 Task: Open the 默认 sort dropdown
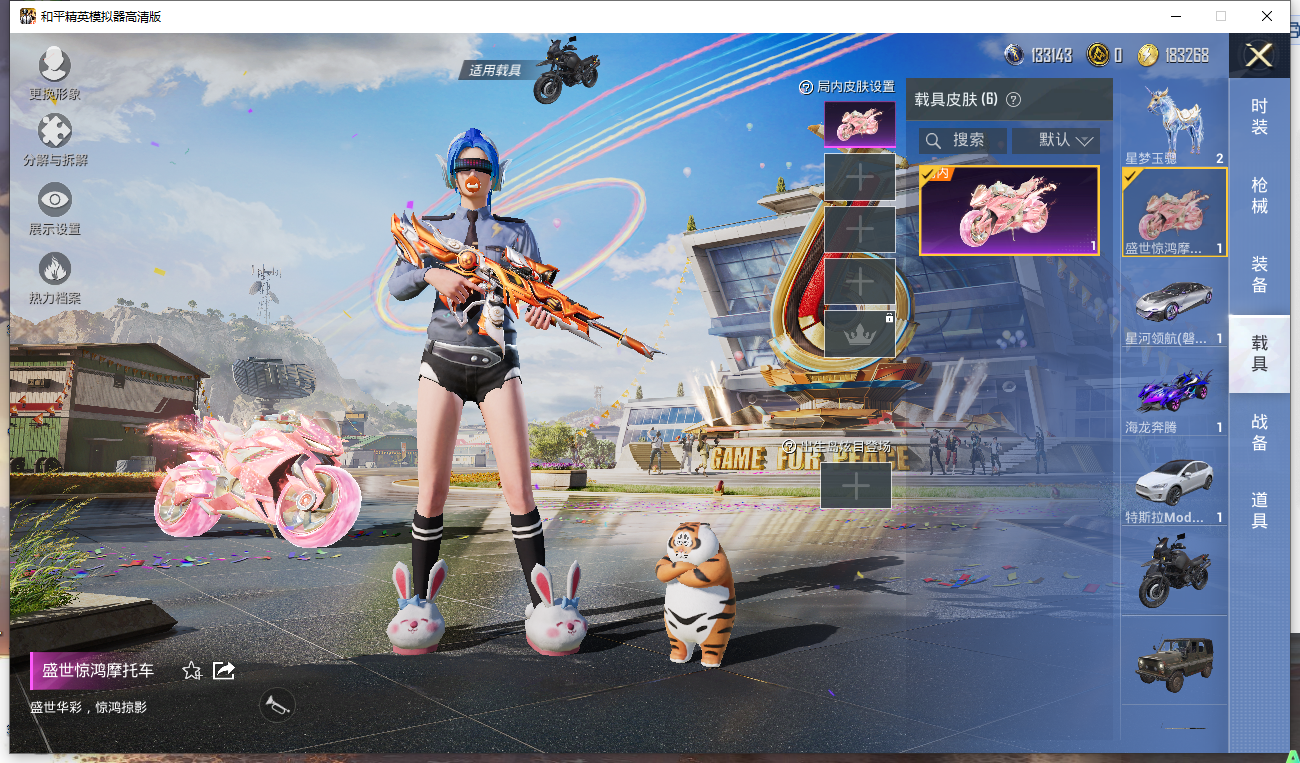[x=1055, y=140]
